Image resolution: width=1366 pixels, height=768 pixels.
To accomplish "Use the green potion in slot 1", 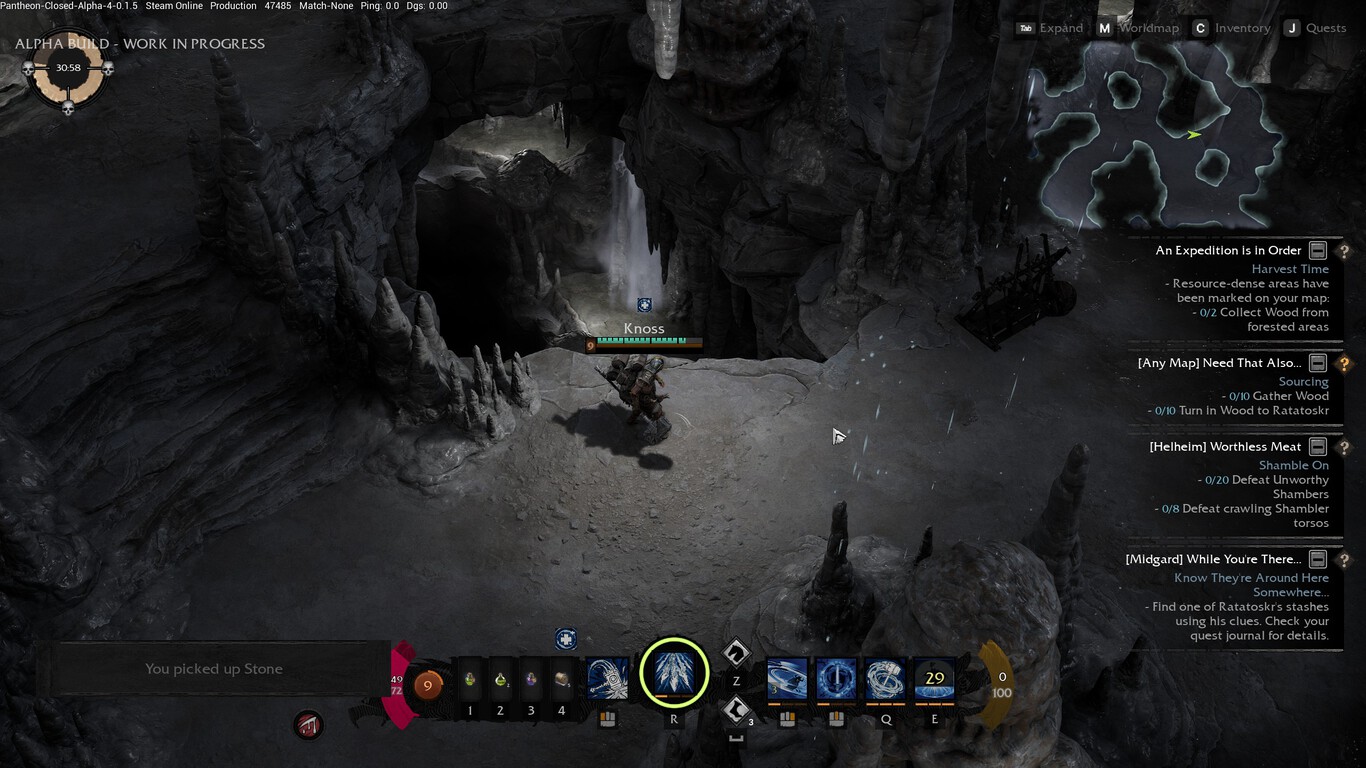I will click(470, 680).
